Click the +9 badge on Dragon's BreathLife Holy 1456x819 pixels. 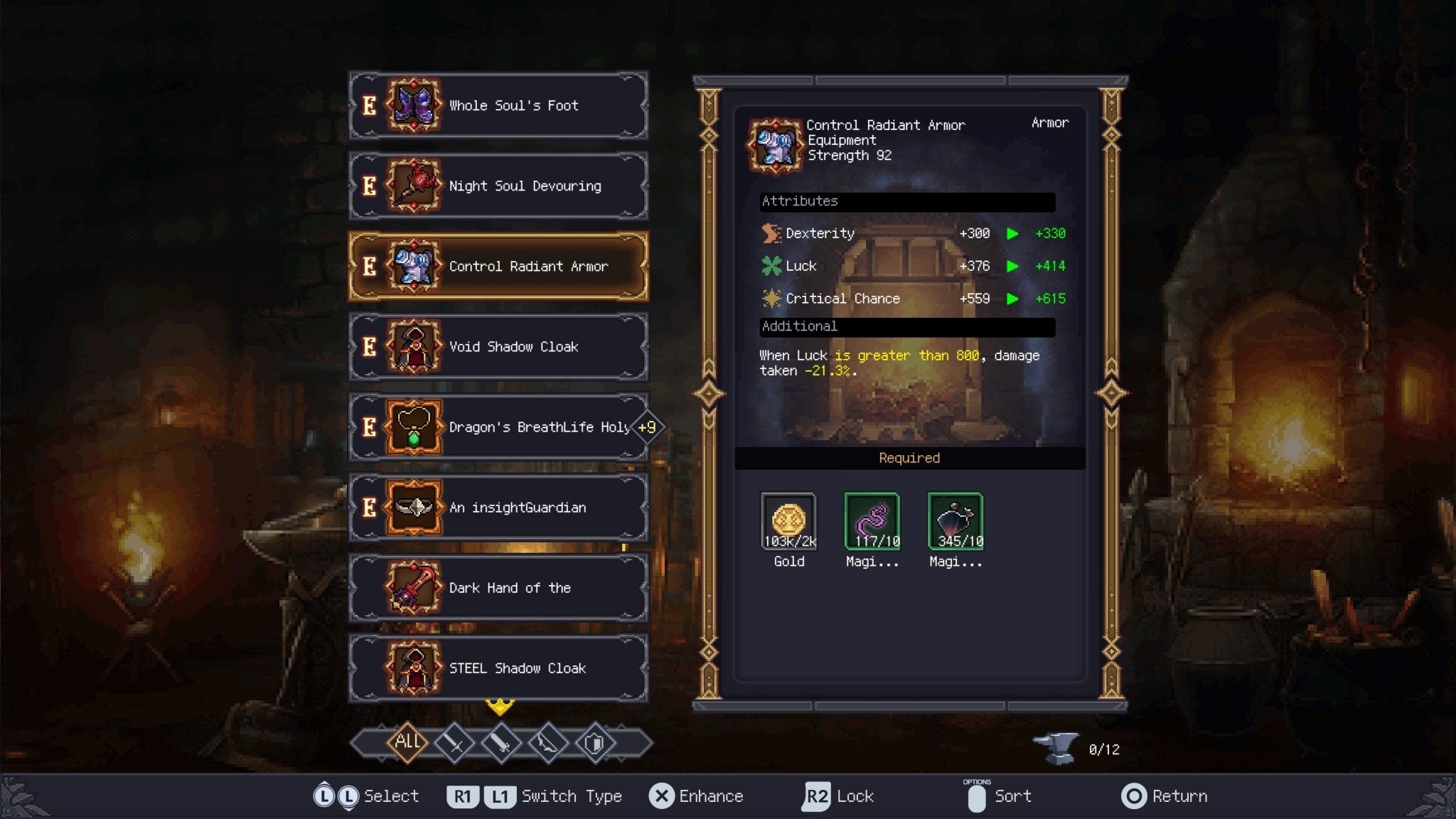click(647, 427)
